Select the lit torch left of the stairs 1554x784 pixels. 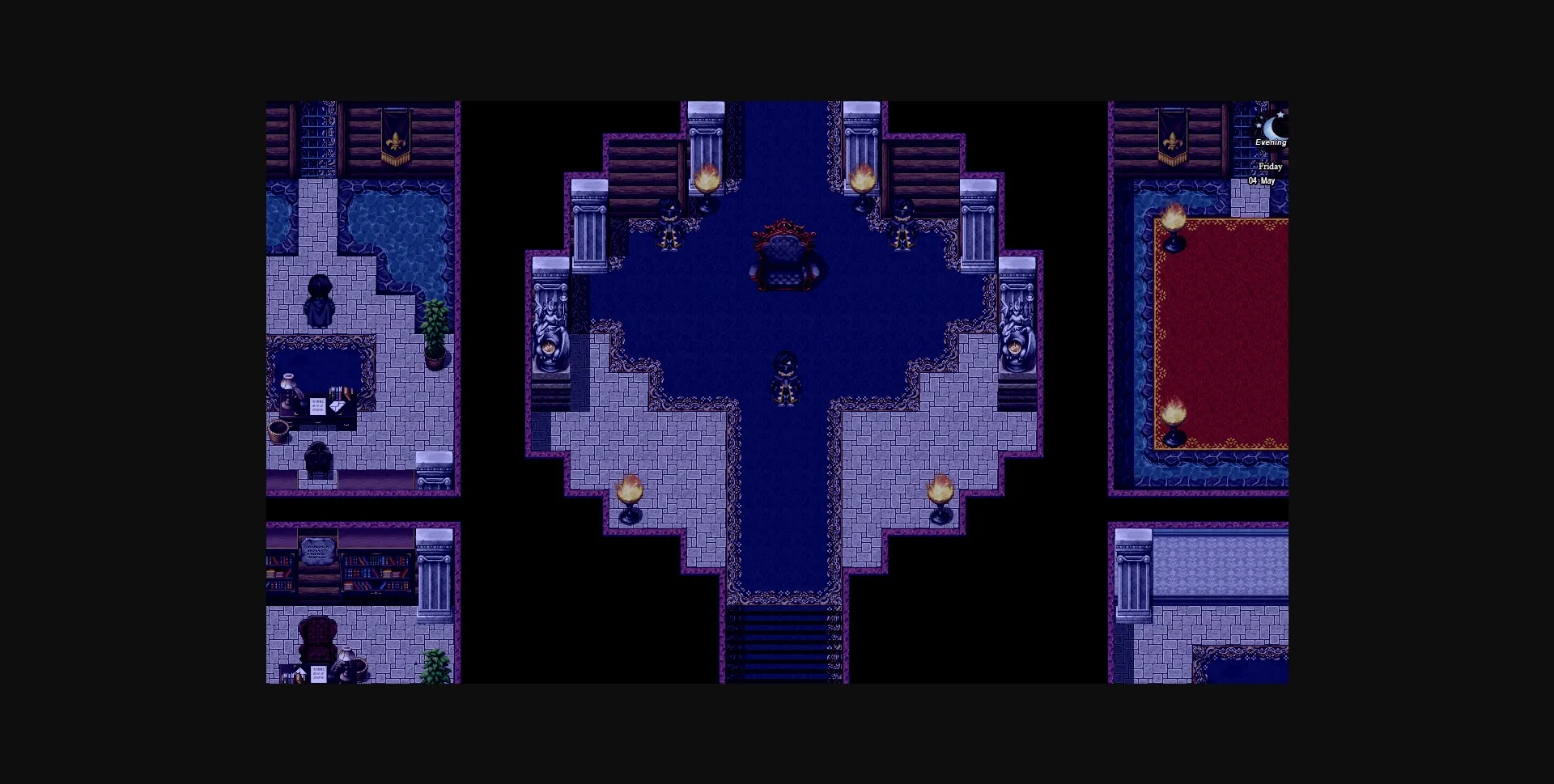(x=630, y=489)
